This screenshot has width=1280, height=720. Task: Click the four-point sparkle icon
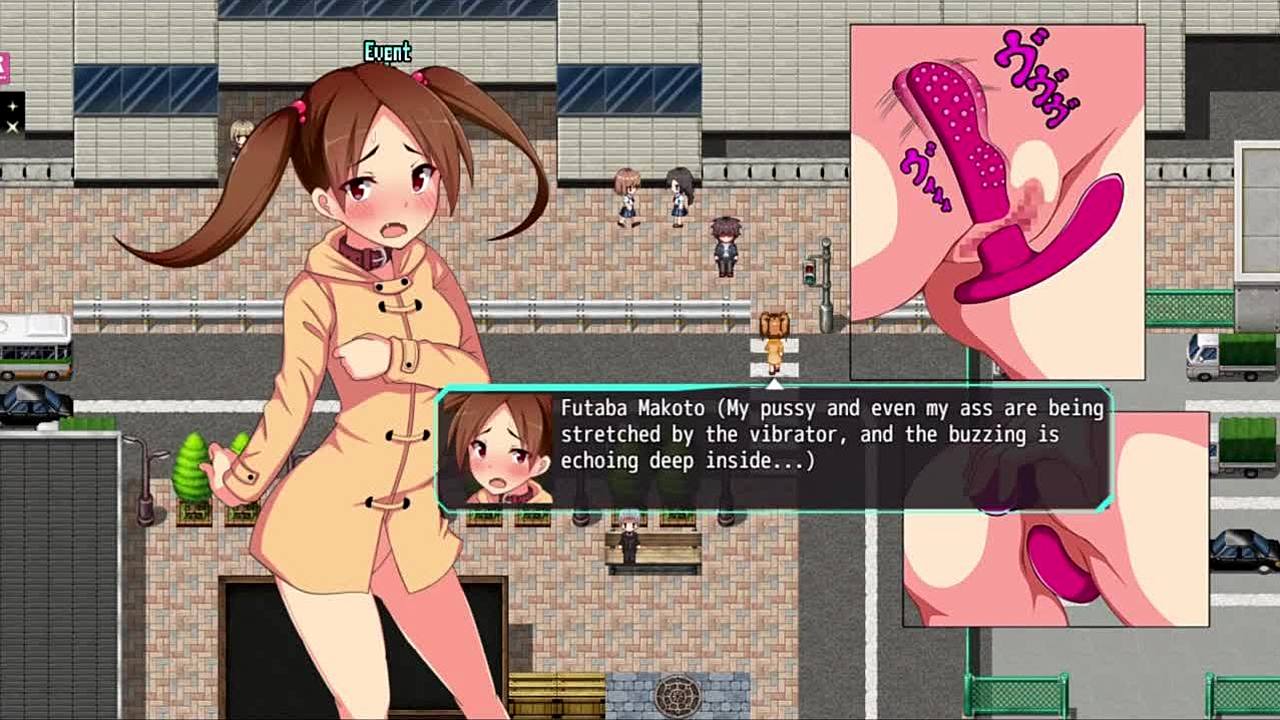12,106
